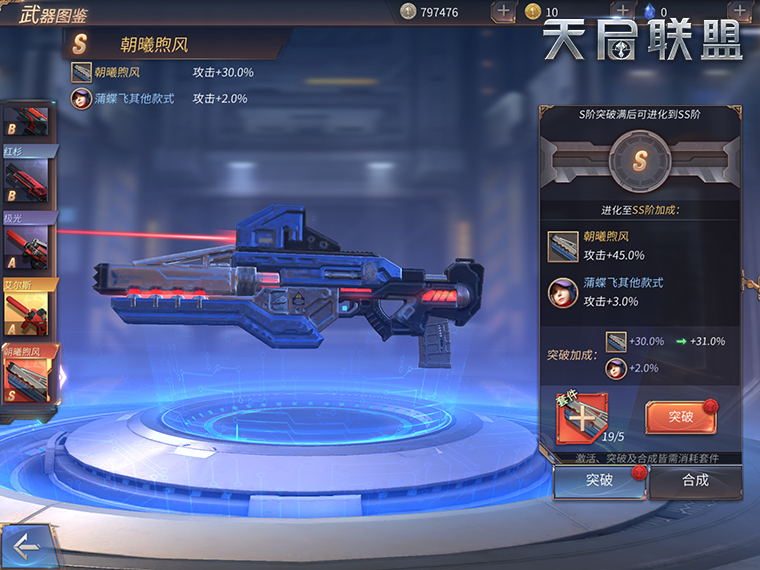Switch to the 合成 tab
Viewport: 760px width, 570px height.
click(695, 481)
